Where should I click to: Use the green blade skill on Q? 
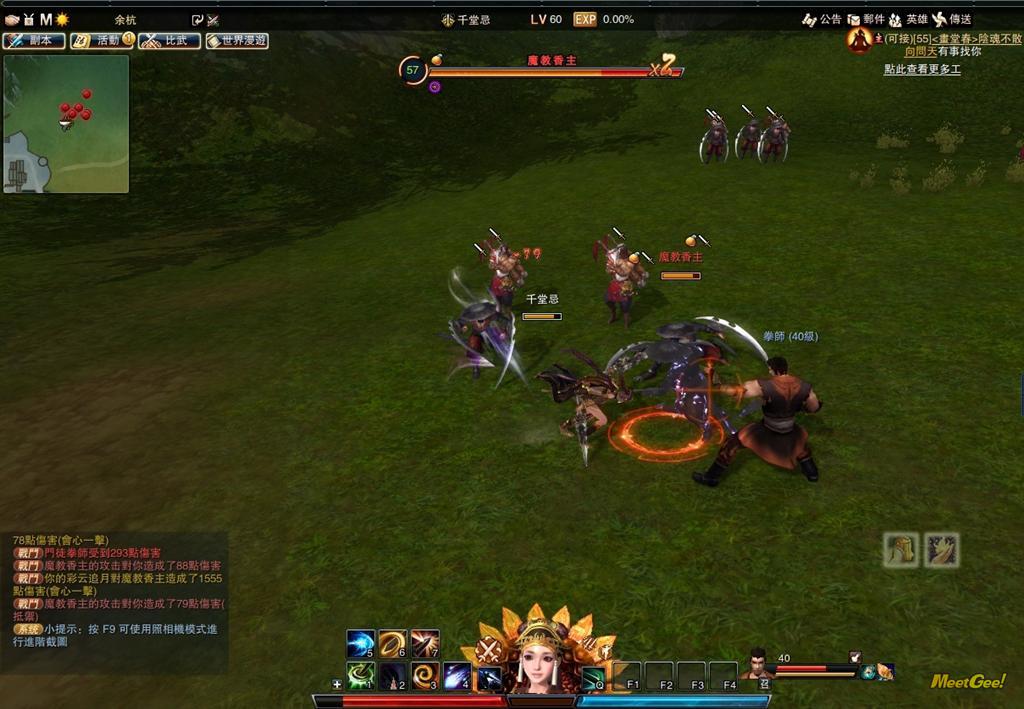[x=593, y=677]
